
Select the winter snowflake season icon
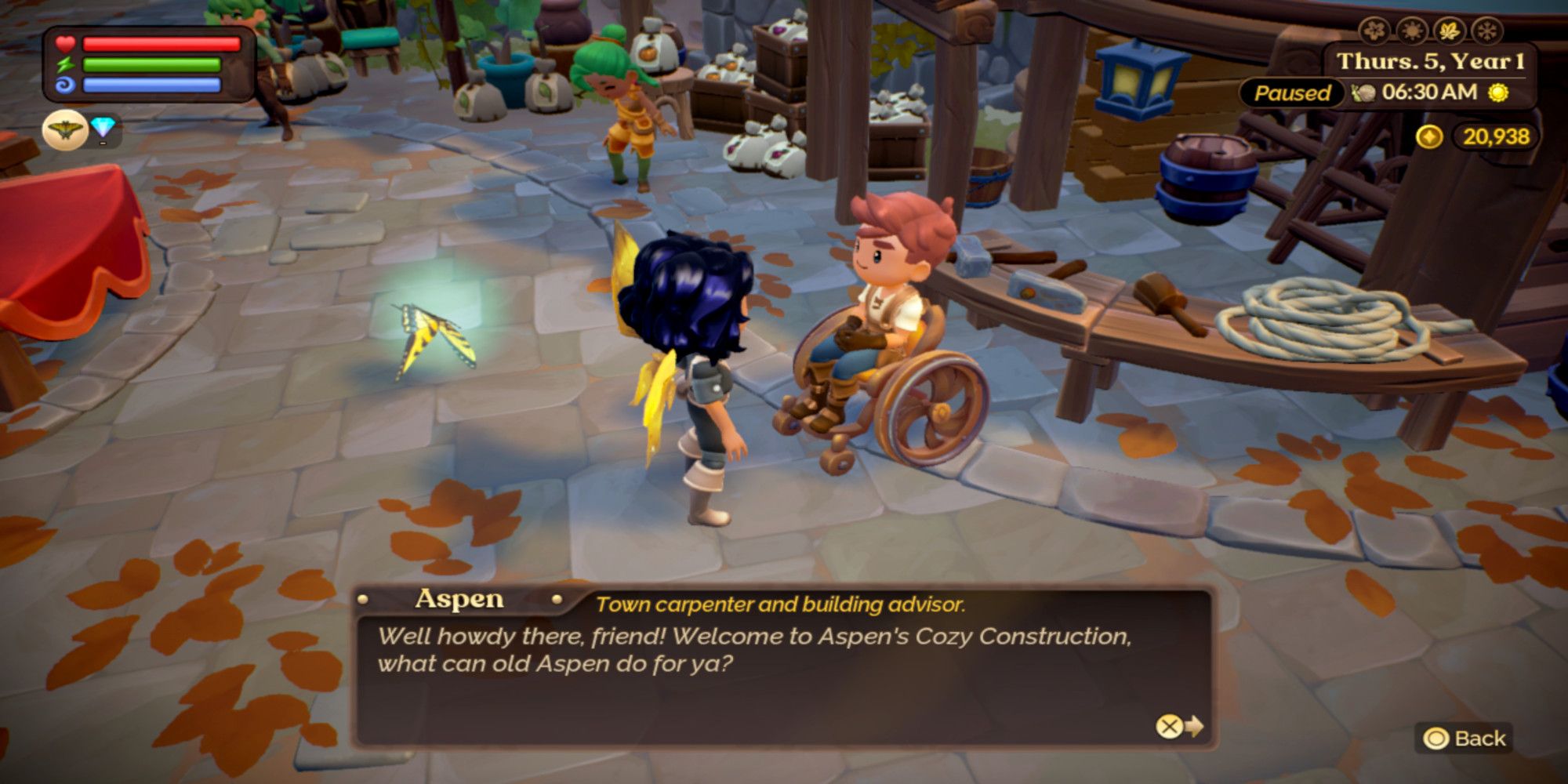point(1486,31)
